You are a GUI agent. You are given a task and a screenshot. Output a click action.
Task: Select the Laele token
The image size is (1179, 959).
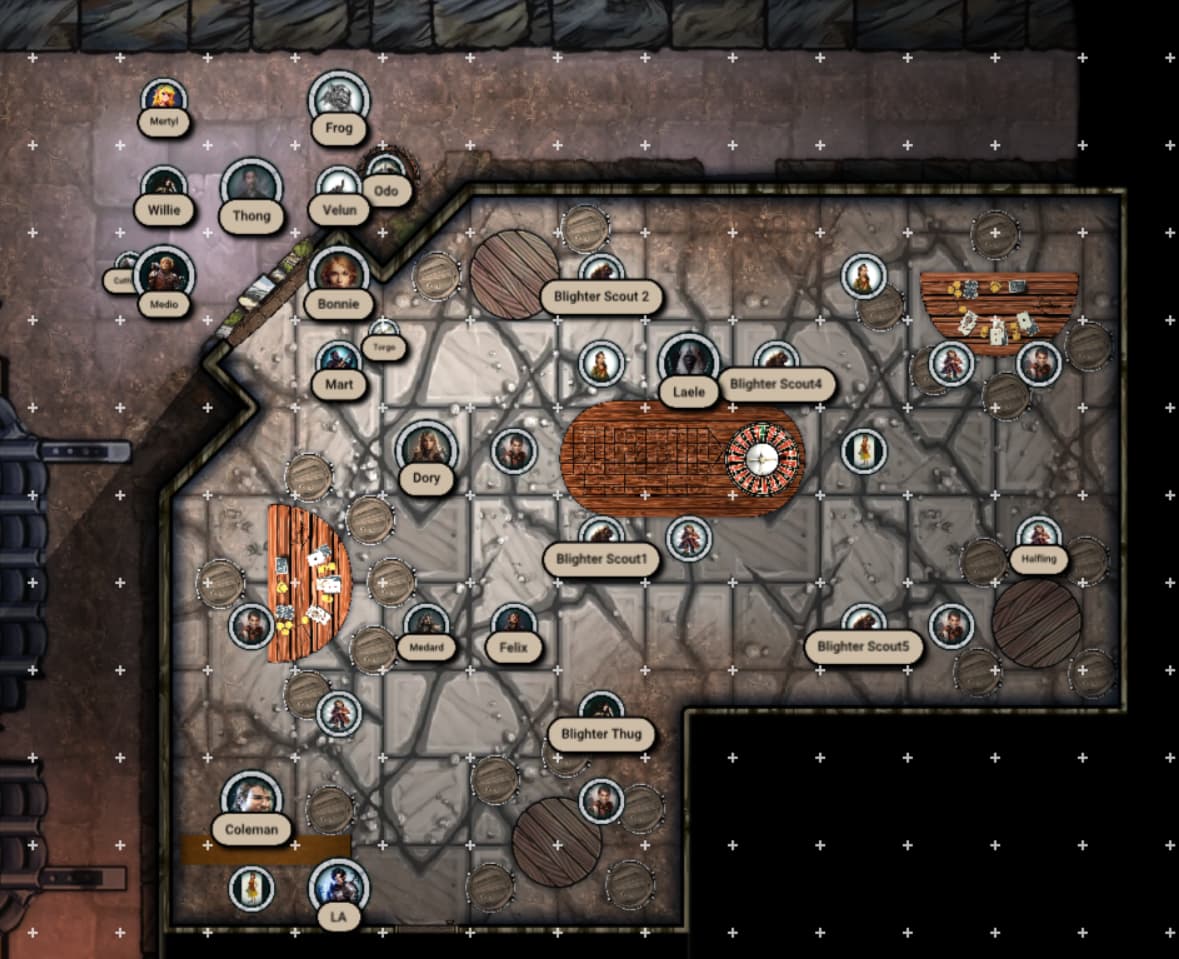coord(689,362)
